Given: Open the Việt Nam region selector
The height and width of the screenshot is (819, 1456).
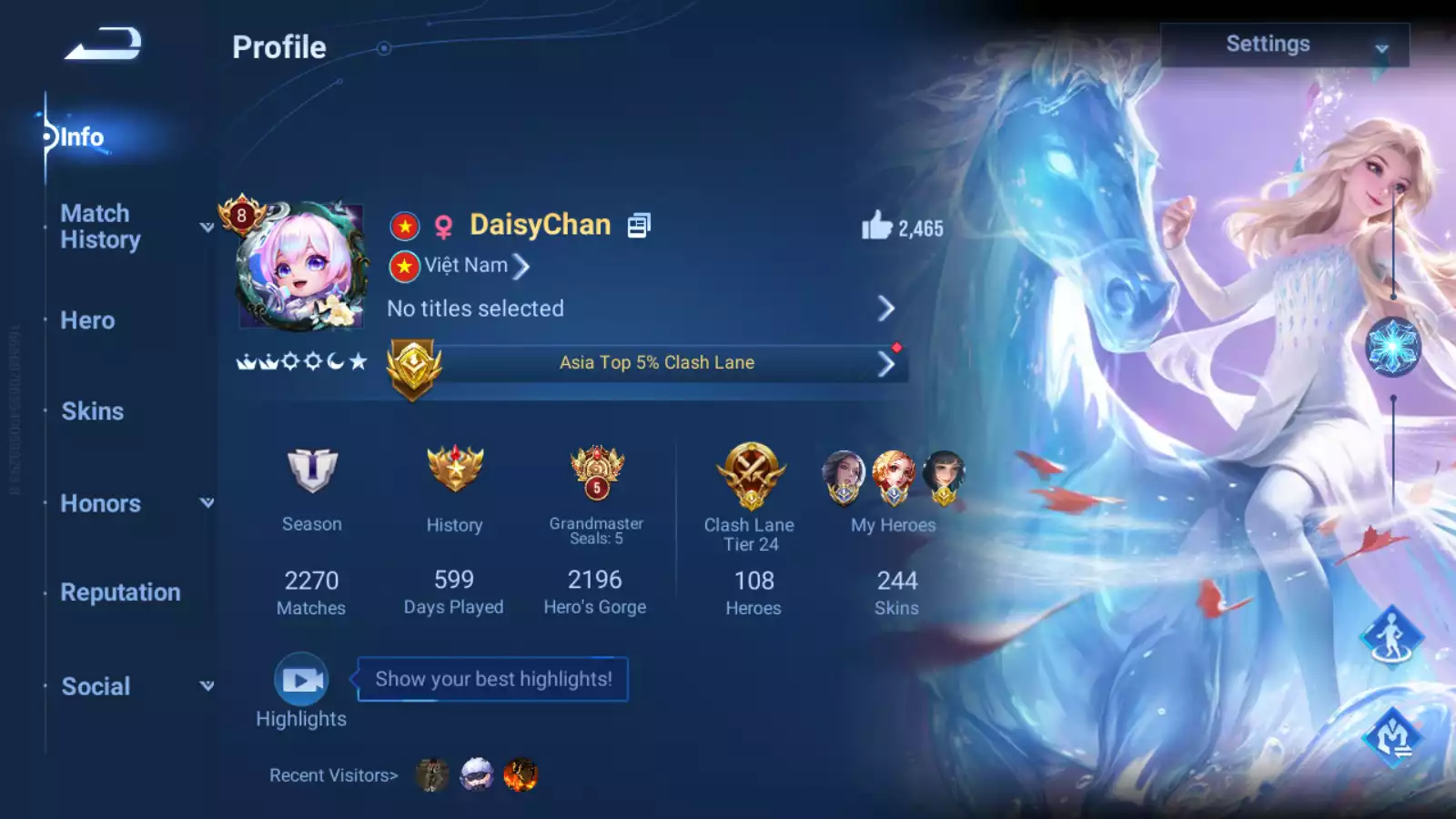Looking at the screenshot, I should tap(466, 266).
